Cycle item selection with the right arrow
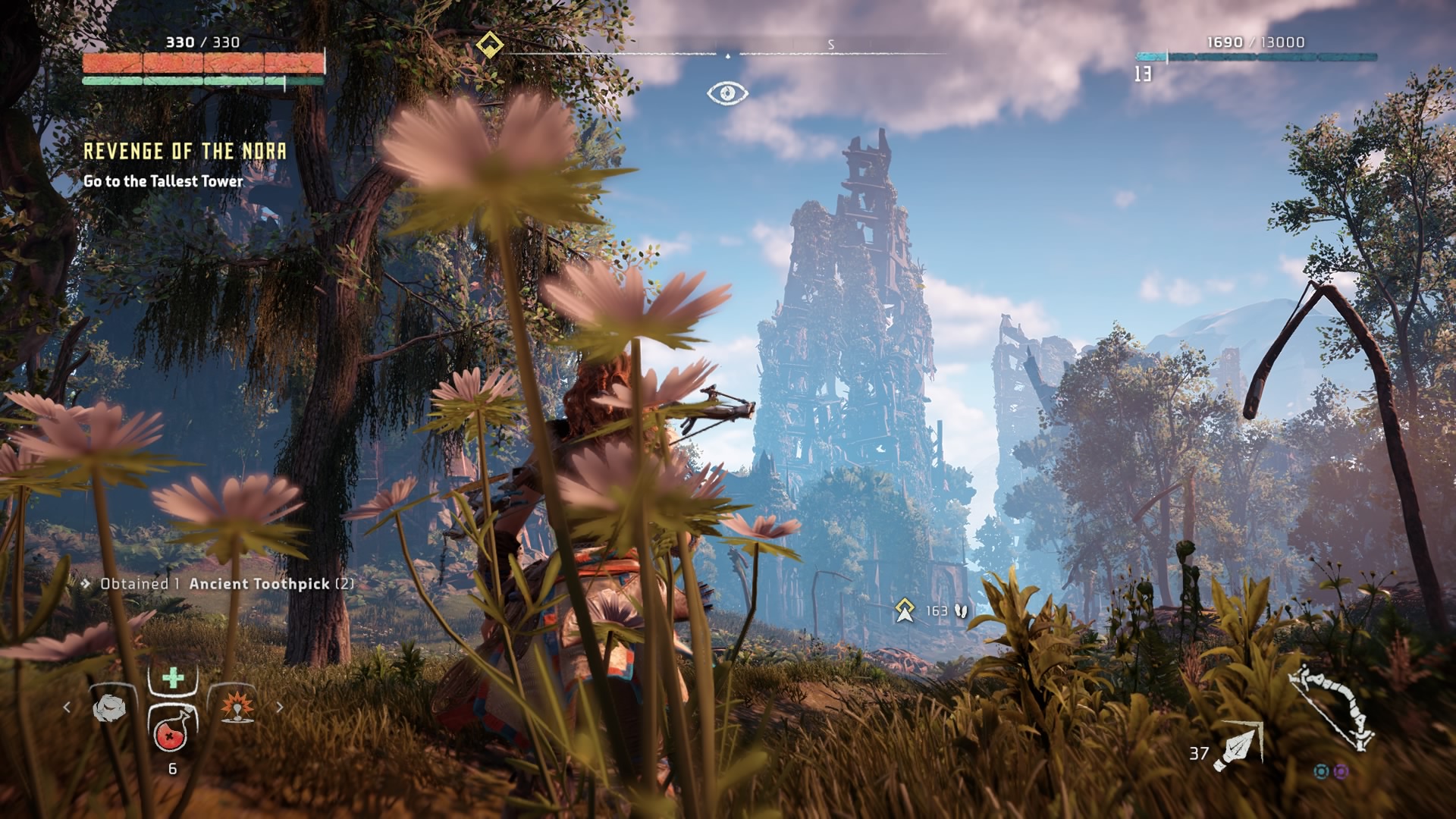 pyautogui.click(x=280, y=708)
